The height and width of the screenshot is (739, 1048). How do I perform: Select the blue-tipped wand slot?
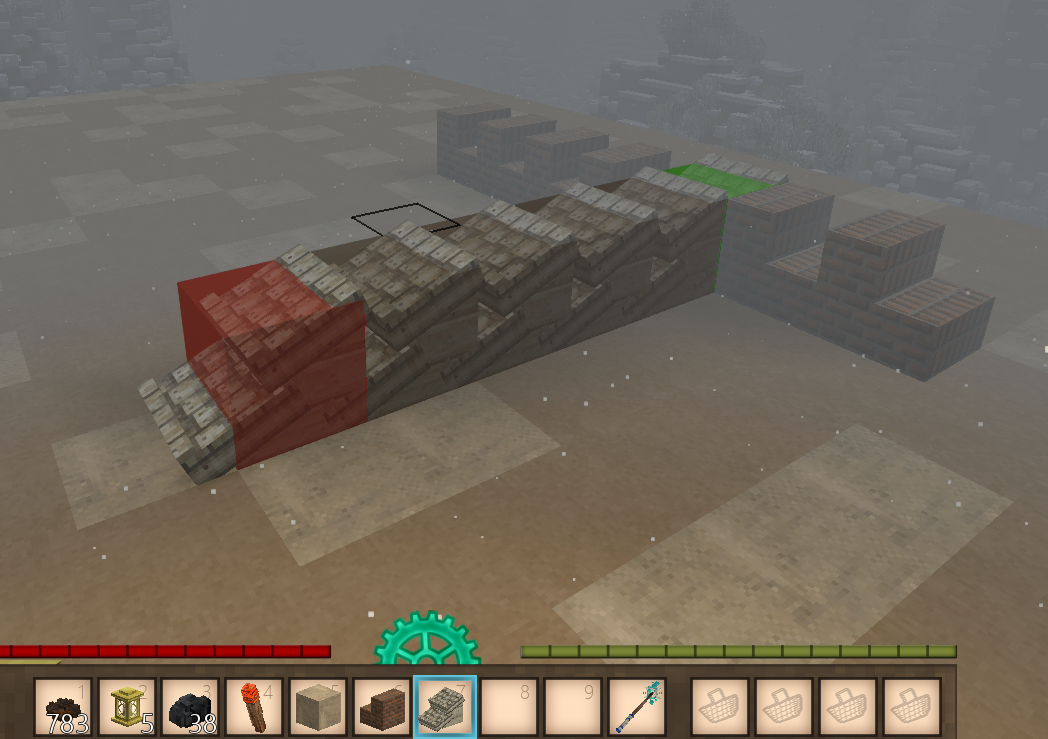pyautogui.click(x=637, y=707)
